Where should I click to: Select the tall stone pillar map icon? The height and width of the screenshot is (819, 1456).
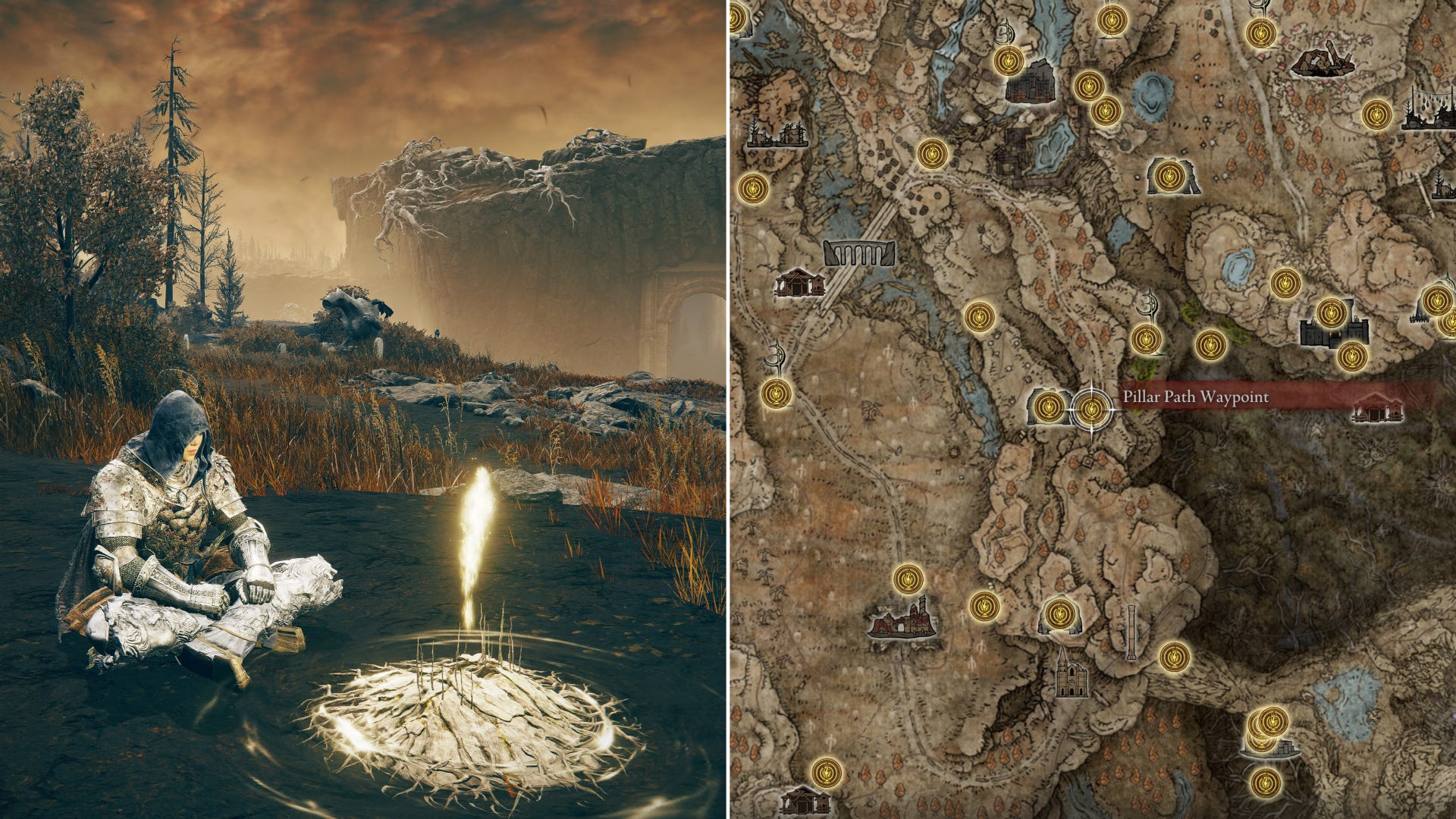(1131, 632)
